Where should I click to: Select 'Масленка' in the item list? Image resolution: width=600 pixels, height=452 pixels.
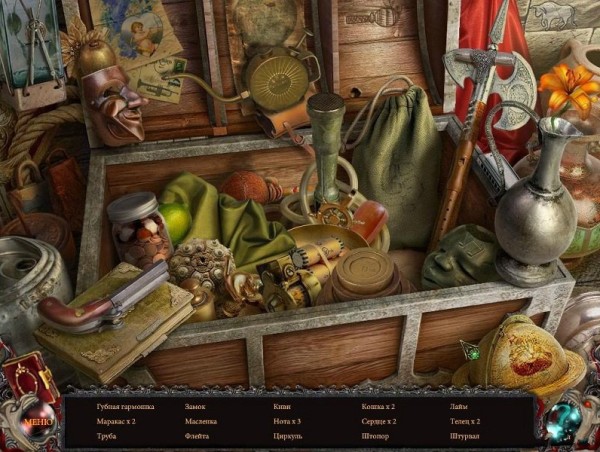point(202,422)
